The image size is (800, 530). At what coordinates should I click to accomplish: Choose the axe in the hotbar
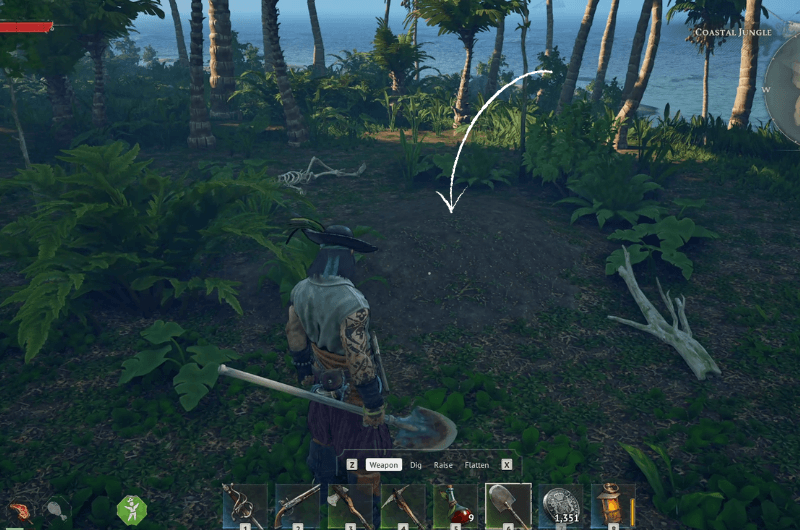click(350, 506)
